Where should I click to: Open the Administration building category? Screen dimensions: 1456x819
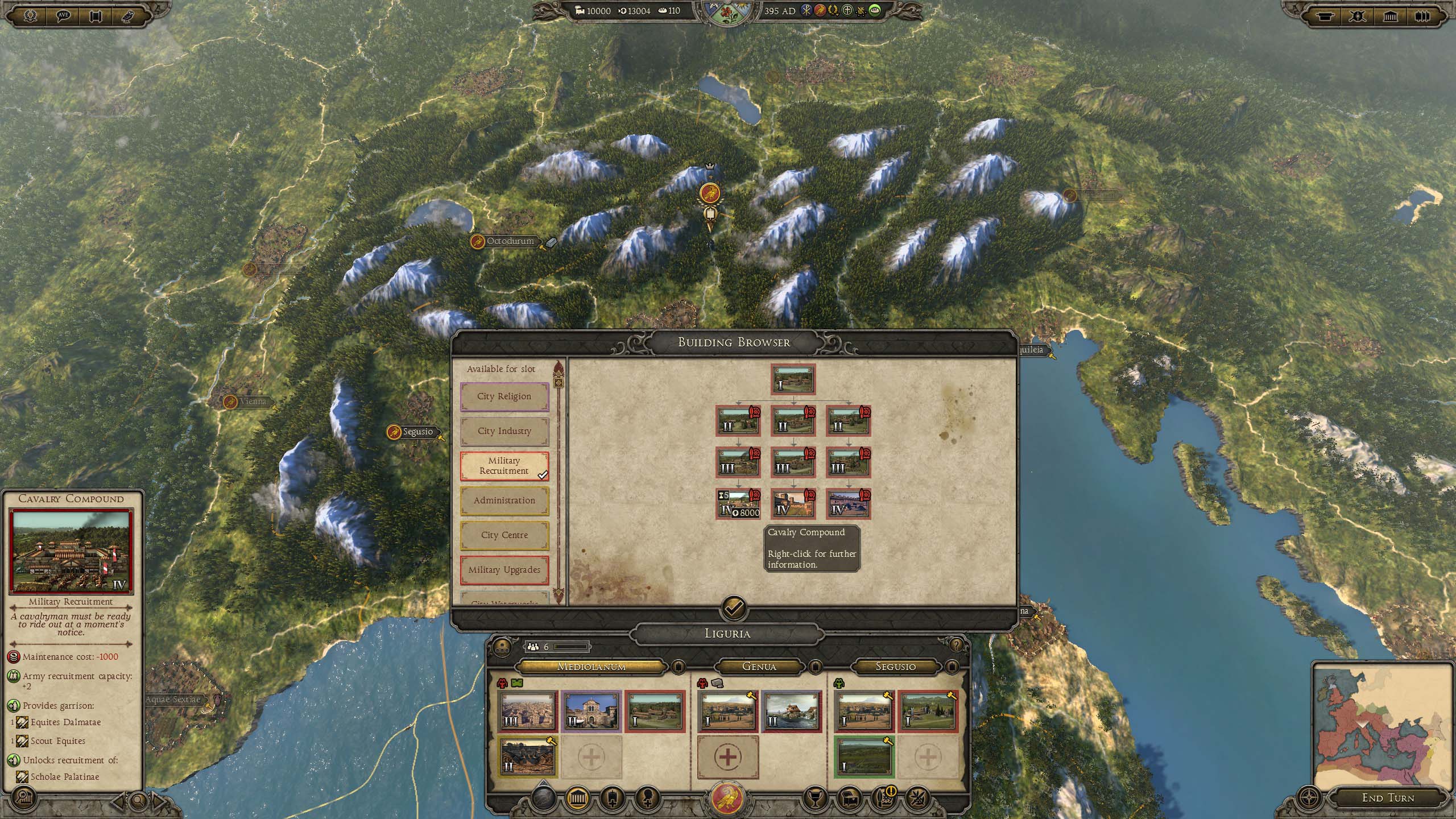[504, 500]
